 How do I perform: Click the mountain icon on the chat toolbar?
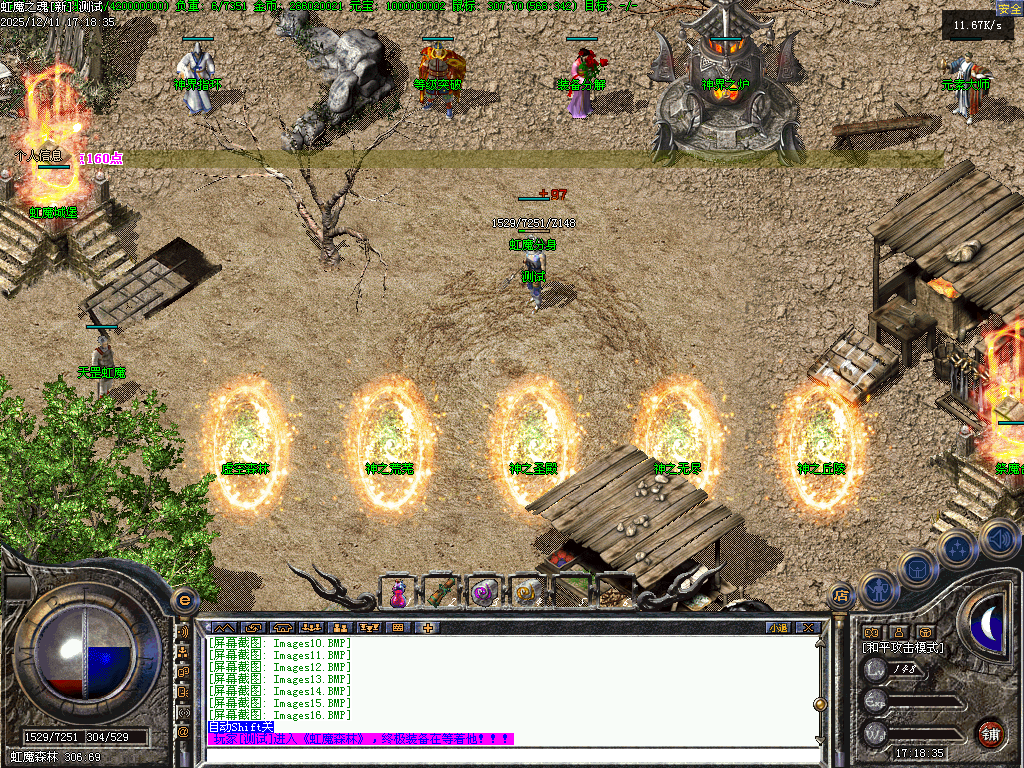(222, 628)
